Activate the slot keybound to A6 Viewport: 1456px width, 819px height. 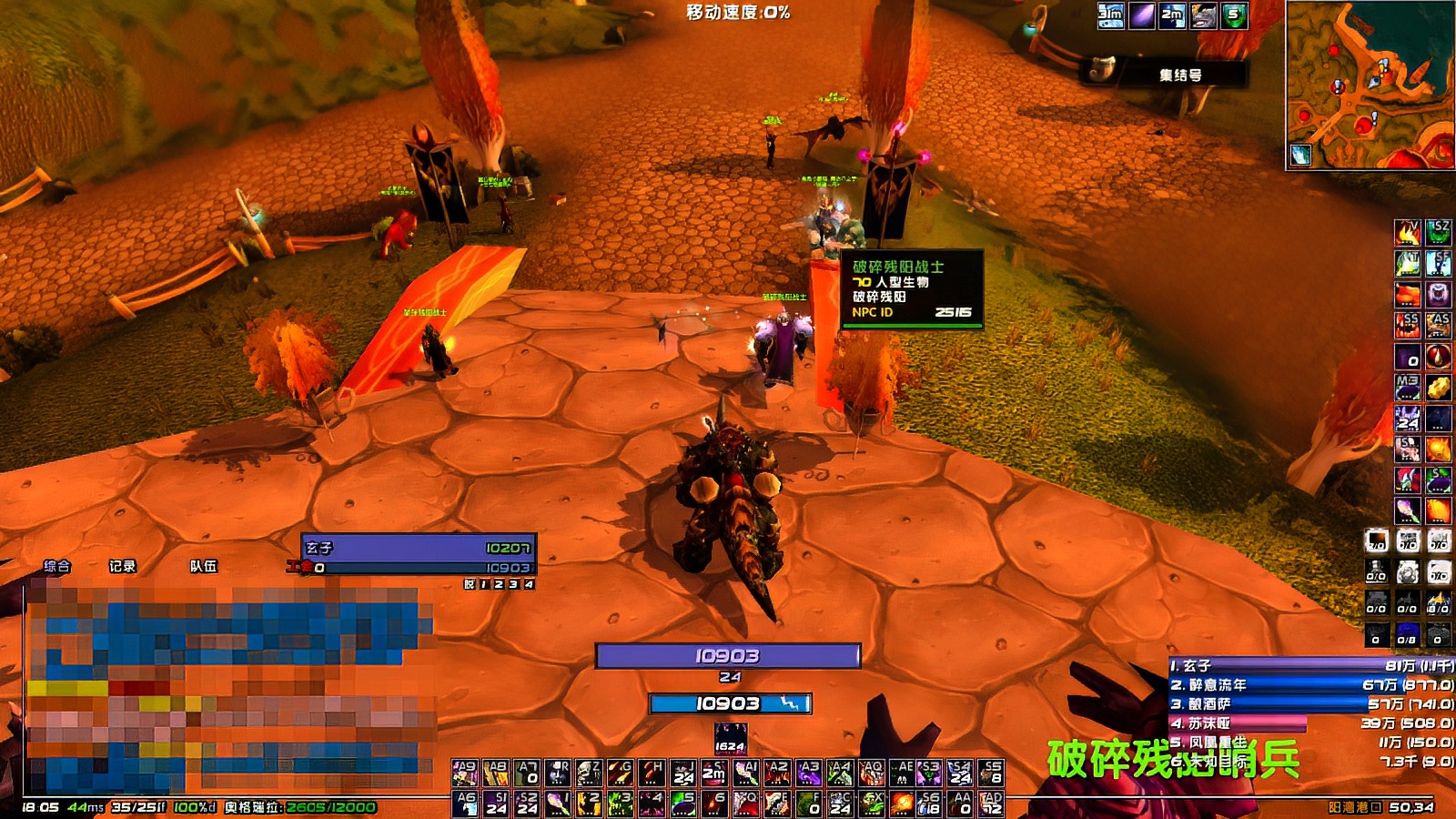465,804
